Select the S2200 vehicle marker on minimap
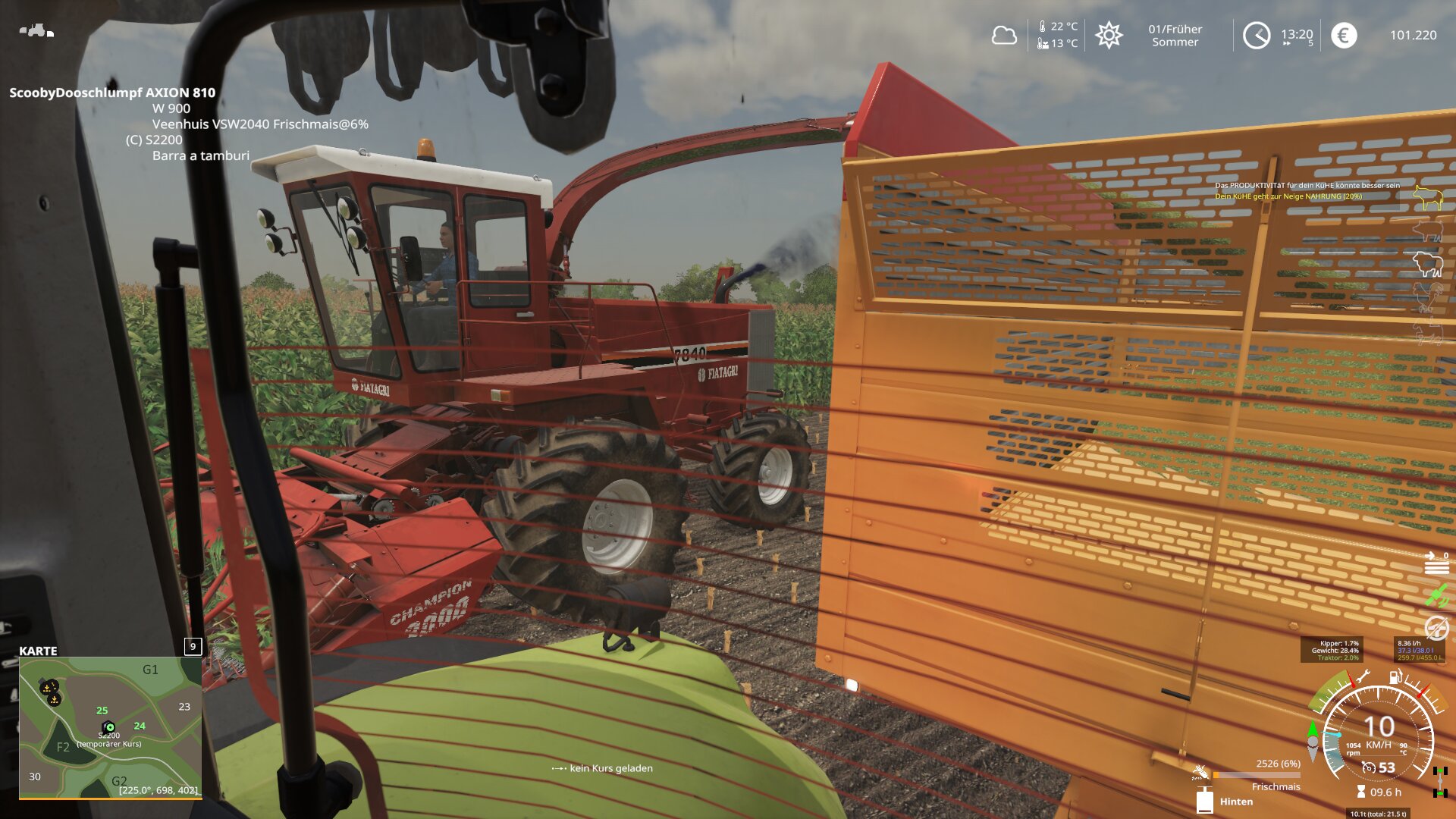 coord(109,726)
